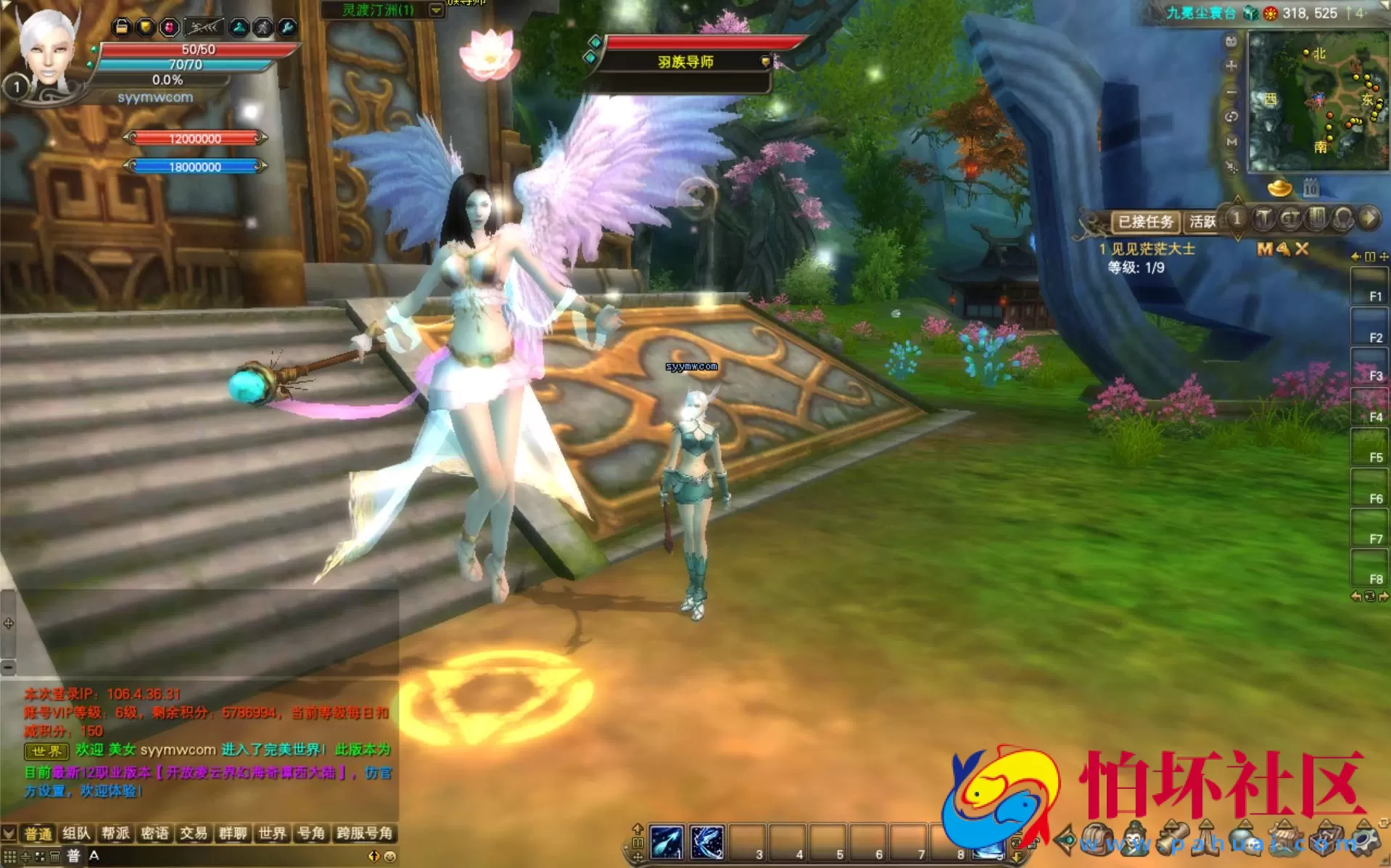Zoom in the minimap with plus button
Viewport: 1391px width, 868px height.
tap(1231, 66)
